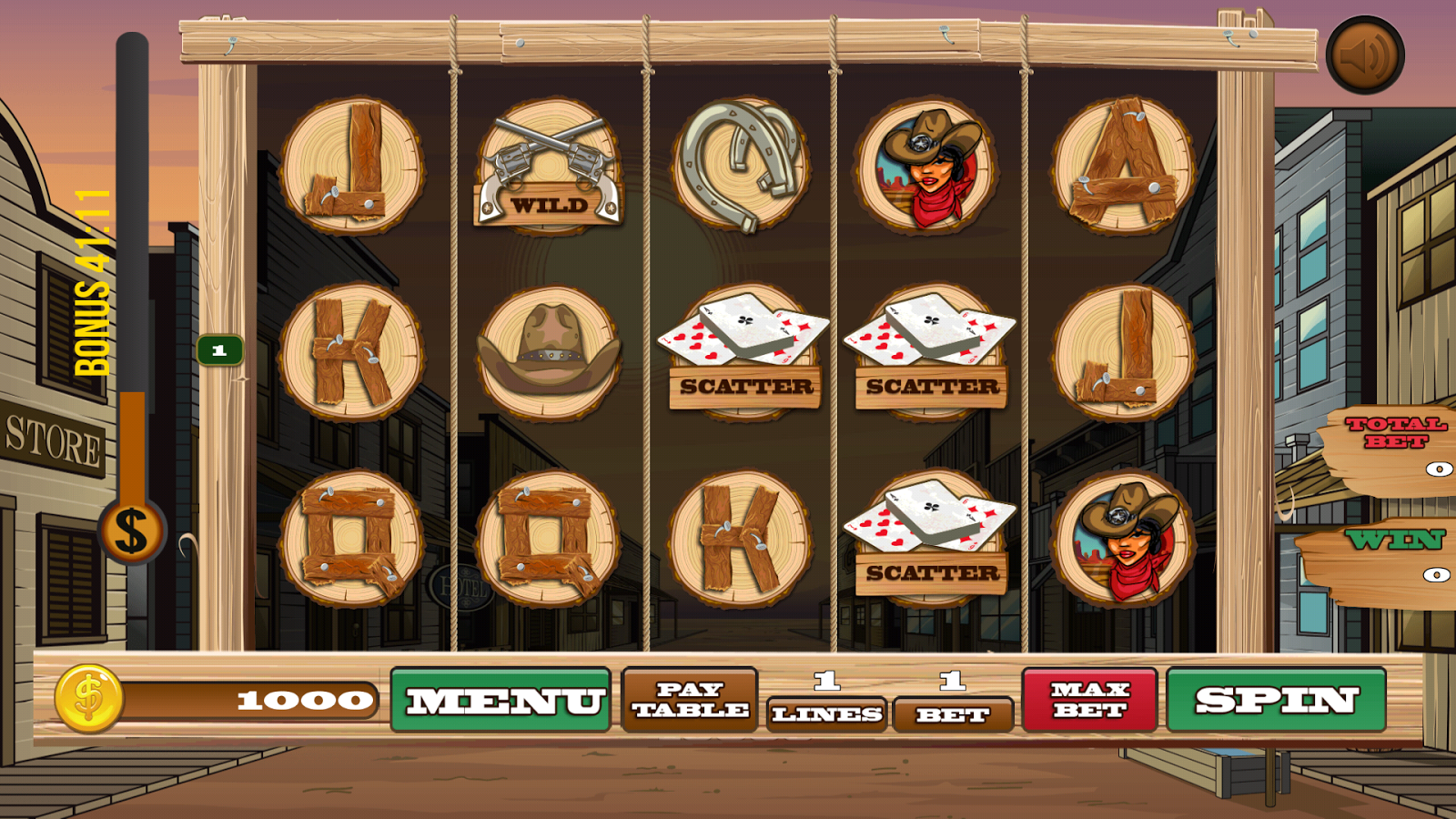Hit the green SPIN button
Viewport: 1456px width, 819px height.
tap(1276, 700)
